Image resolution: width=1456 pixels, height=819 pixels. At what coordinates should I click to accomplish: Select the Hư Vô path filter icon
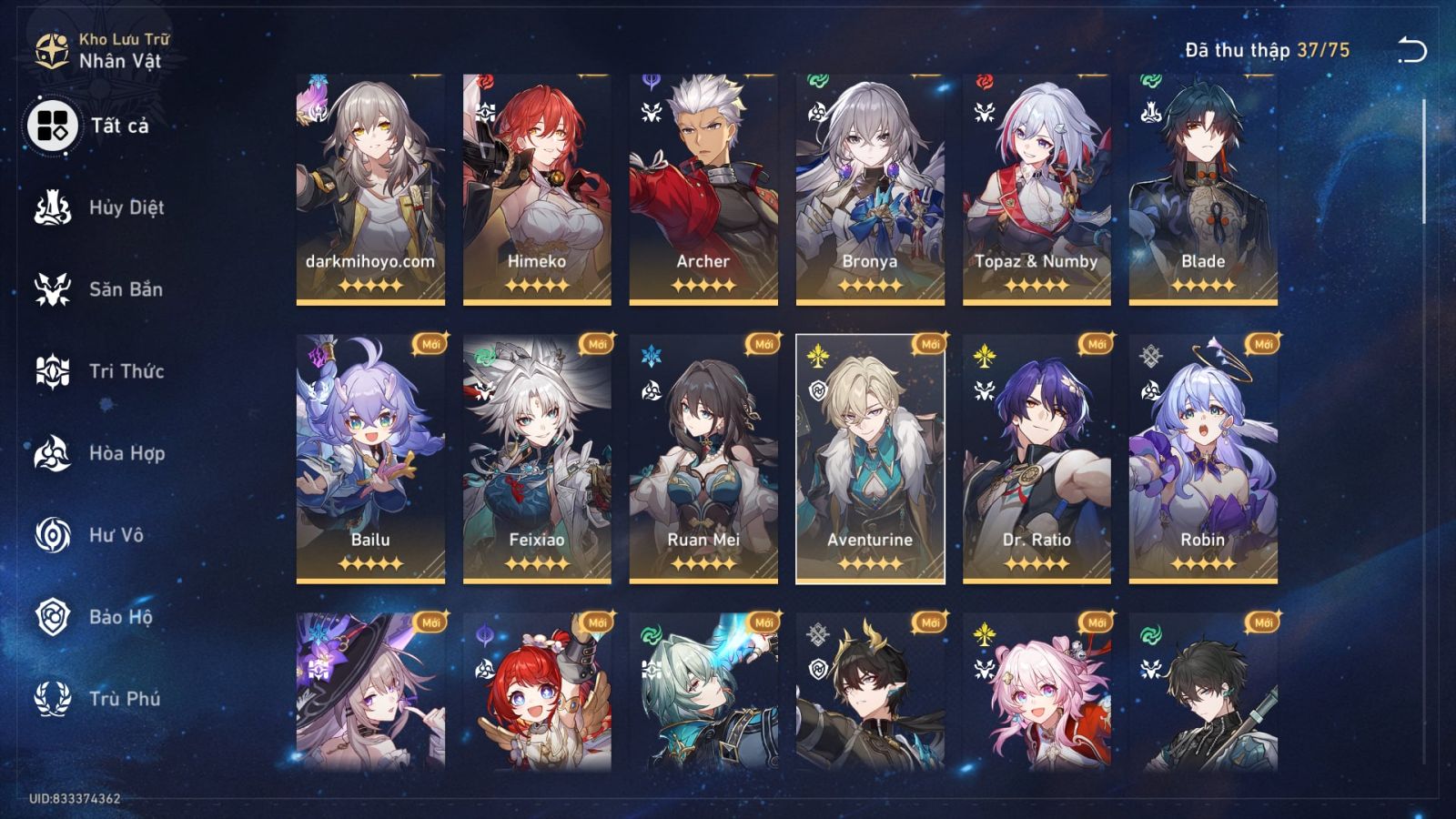click(53, 535)
